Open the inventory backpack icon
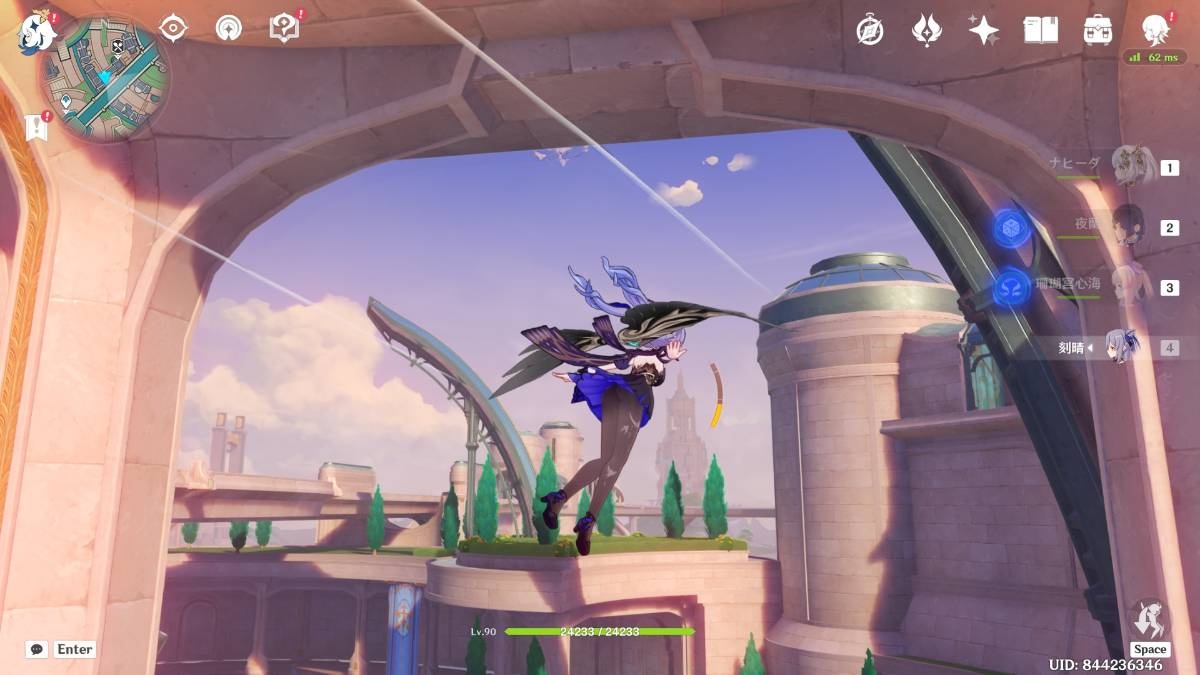 pyautogui.click(x=1098, y=30)
